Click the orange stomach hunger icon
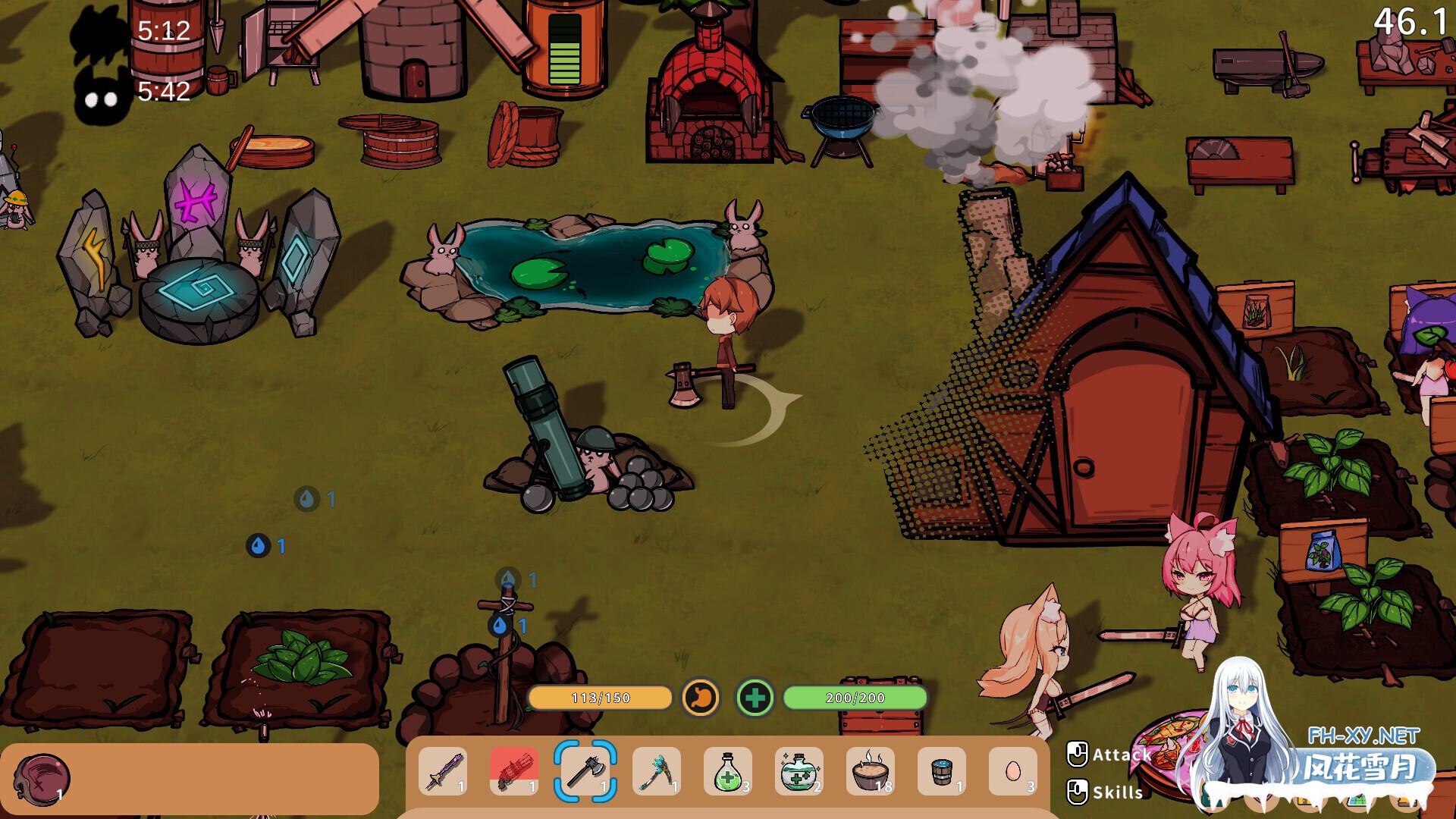This screenshot has width=1456, height=819. (x=701, y=697)
